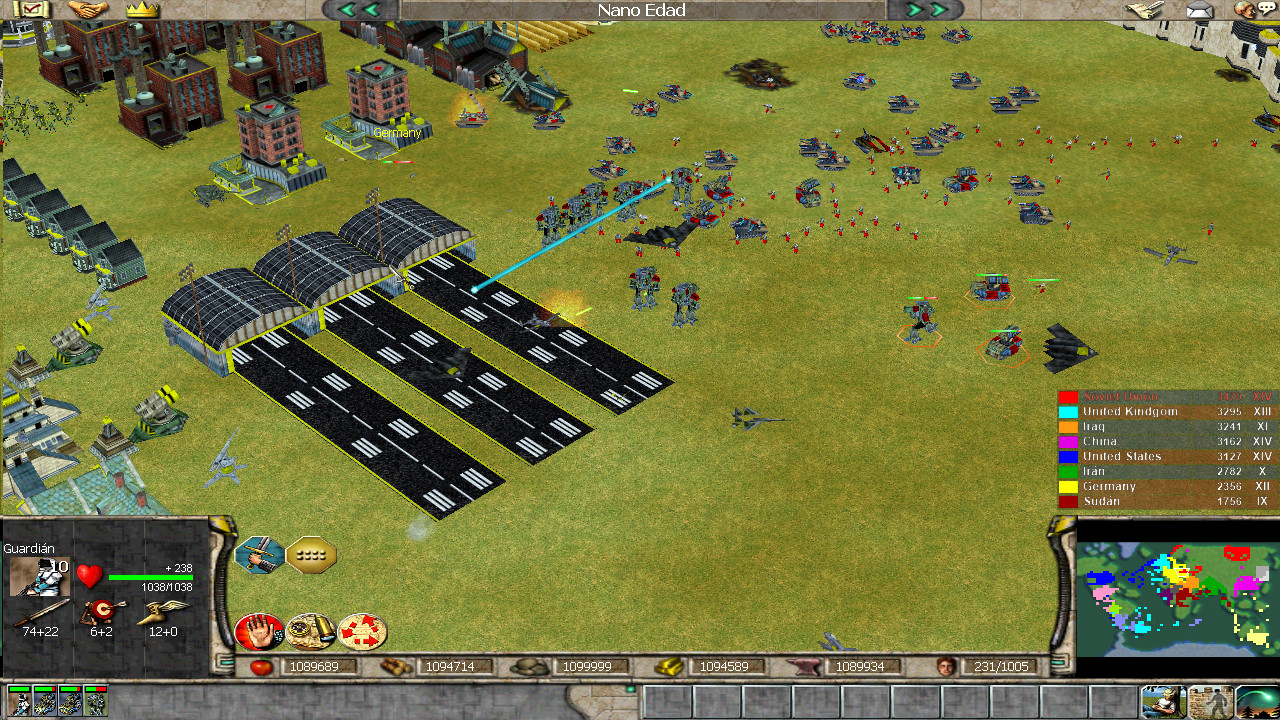Open the formation octagon with gold dots
Screen dimensions: 1280x720
[310, 554]
